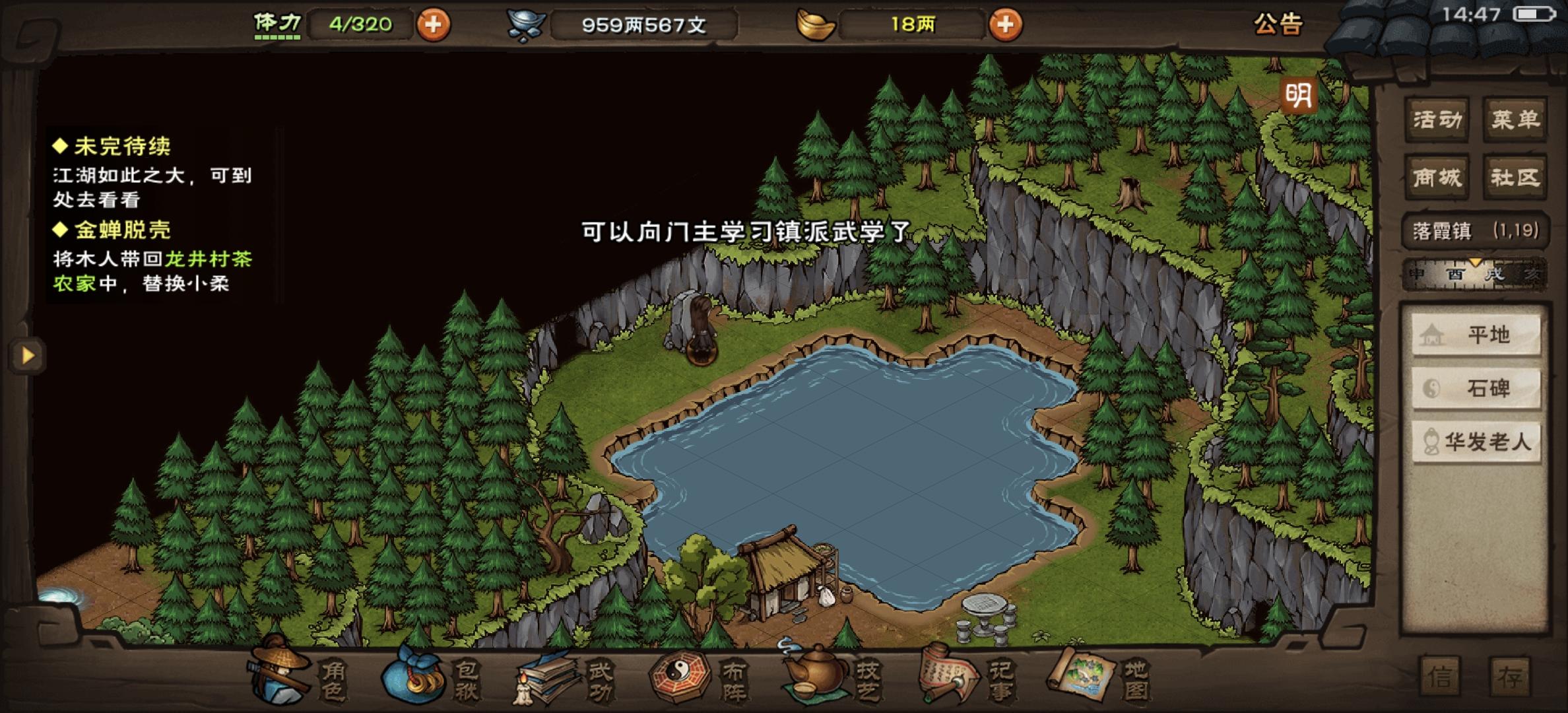Screen dimensions: 1568x713
Task: Open the 社区 community page
Action: (1515, 176)
